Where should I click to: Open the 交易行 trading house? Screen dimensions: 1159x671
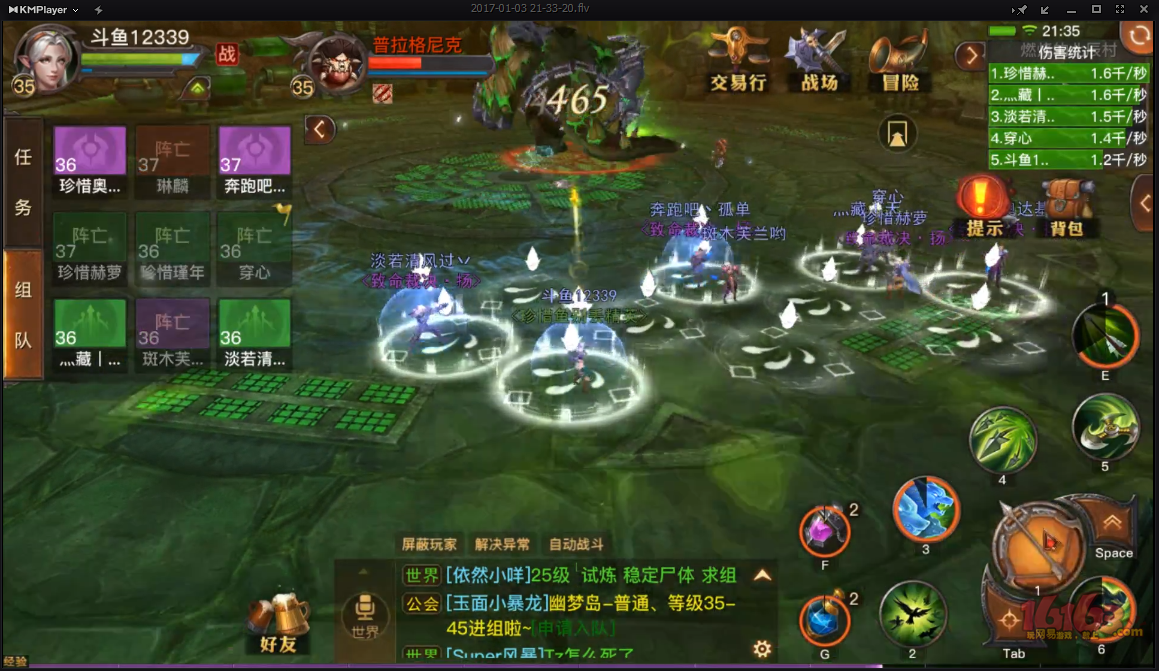click(737, 61)
